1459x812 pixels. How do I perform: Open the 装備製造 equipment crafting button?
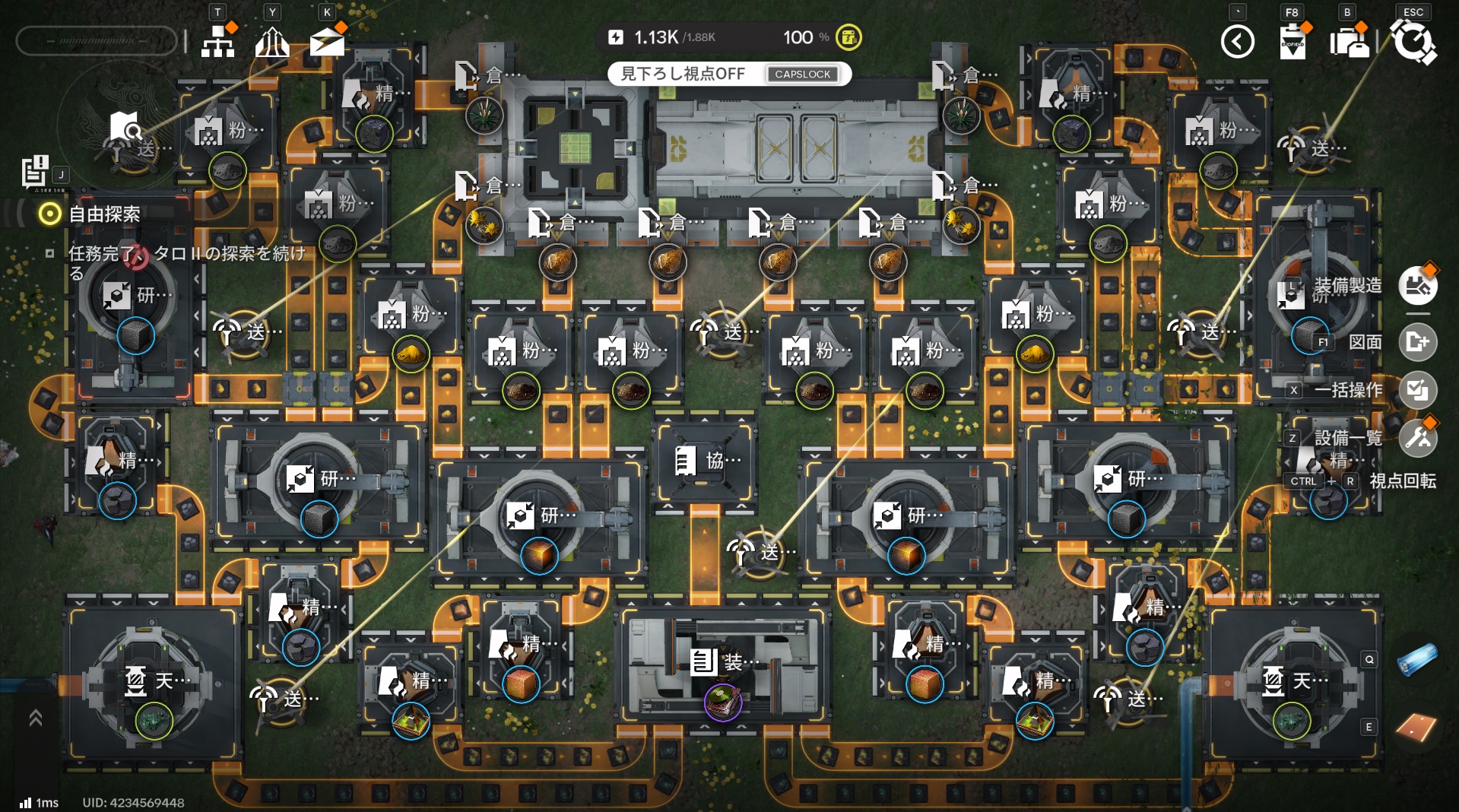coord(1417,286)
